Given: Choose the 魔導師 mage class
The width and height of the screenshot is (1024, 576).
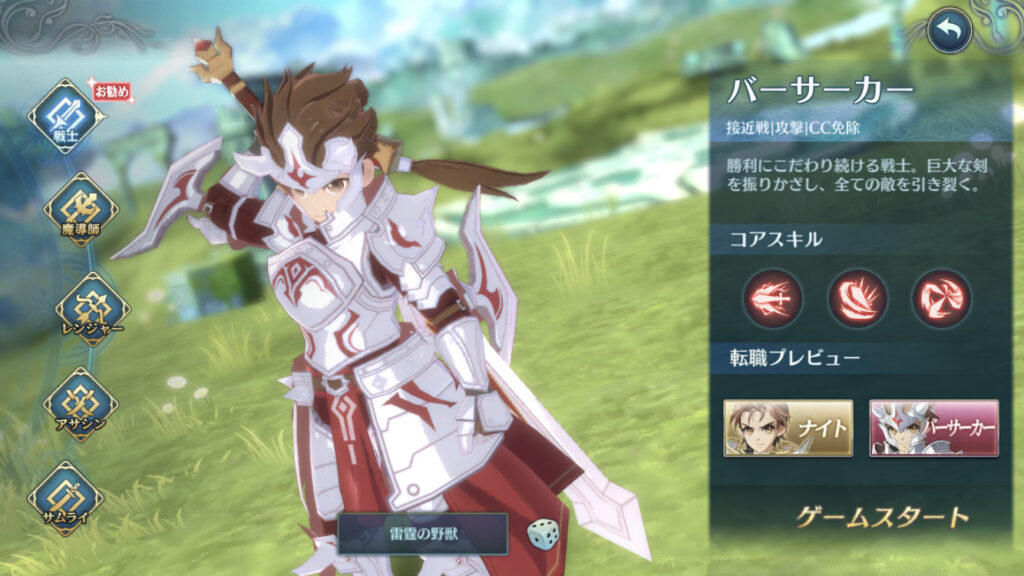Looking at the screenshot, I should 80,210.
